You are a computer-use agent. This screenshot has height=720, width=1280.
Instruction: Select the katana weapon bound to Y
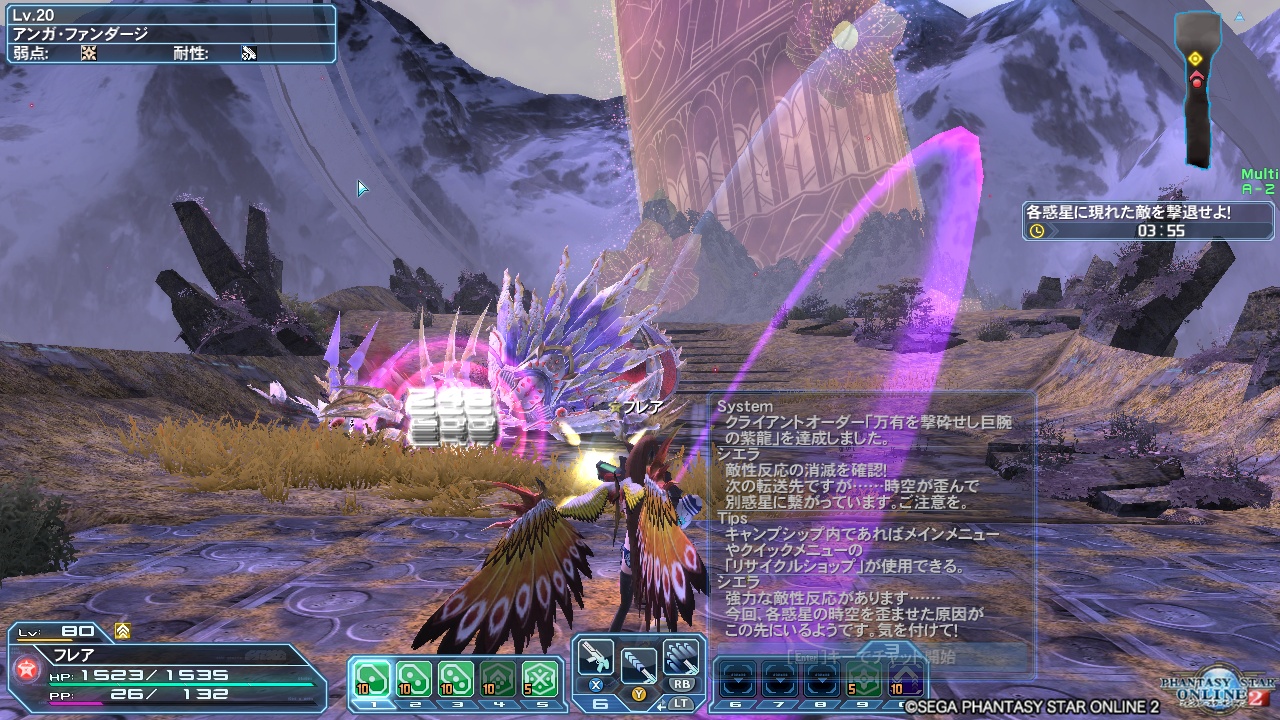tap(640, 665)
